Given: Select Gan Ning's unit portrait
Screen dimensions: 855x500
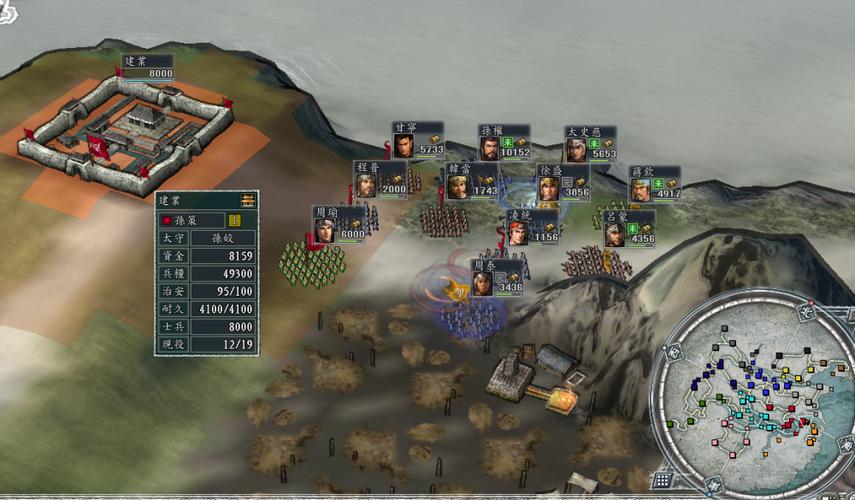Looking at the screenshot, I should click(404, 147).
